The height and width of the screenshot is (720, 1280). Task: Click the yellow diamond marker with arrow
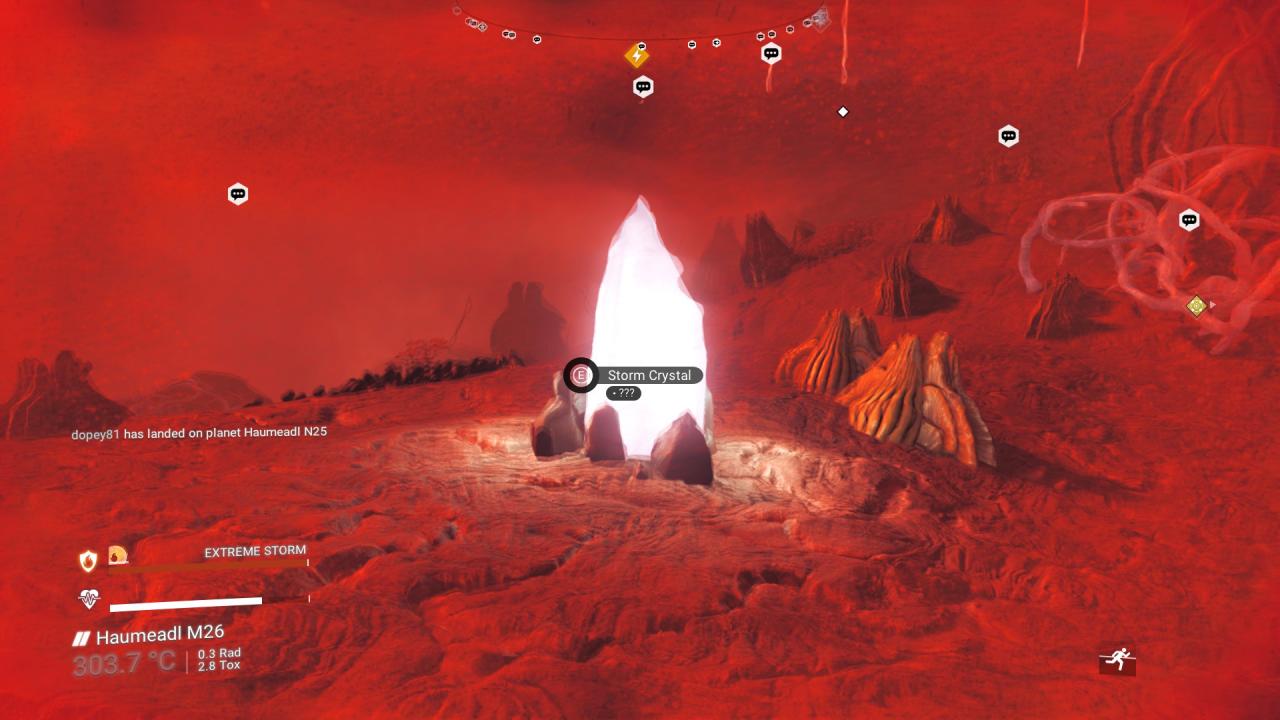(x=1196, y=306)
